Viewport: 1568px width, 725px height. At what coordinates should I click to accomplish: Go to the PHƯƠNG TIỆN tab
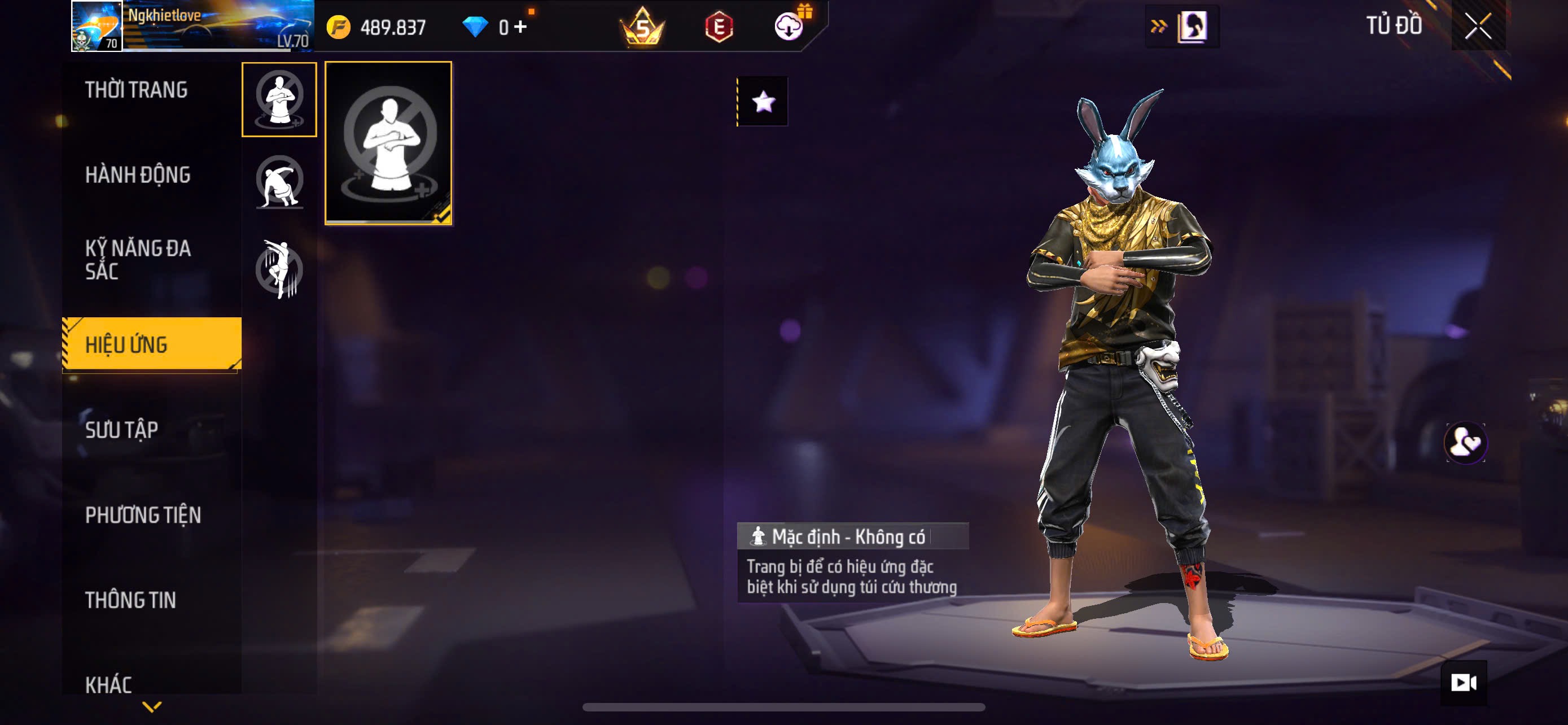click(x=143, y=515)
